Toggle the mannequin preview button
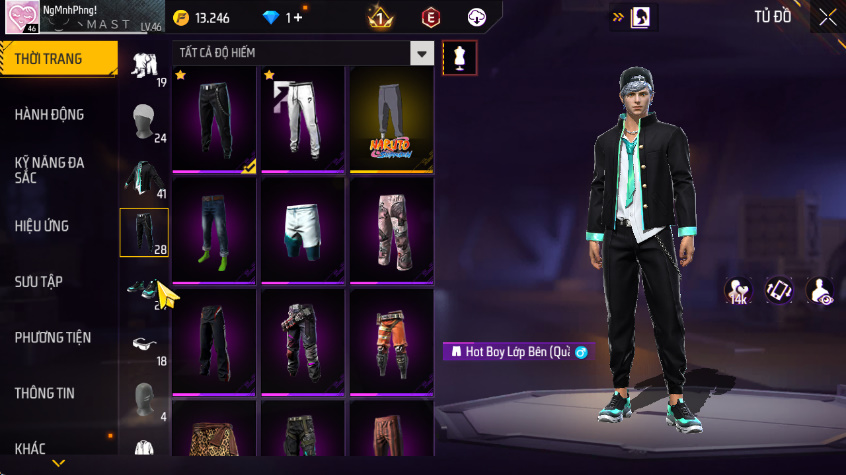 [459, 57]
